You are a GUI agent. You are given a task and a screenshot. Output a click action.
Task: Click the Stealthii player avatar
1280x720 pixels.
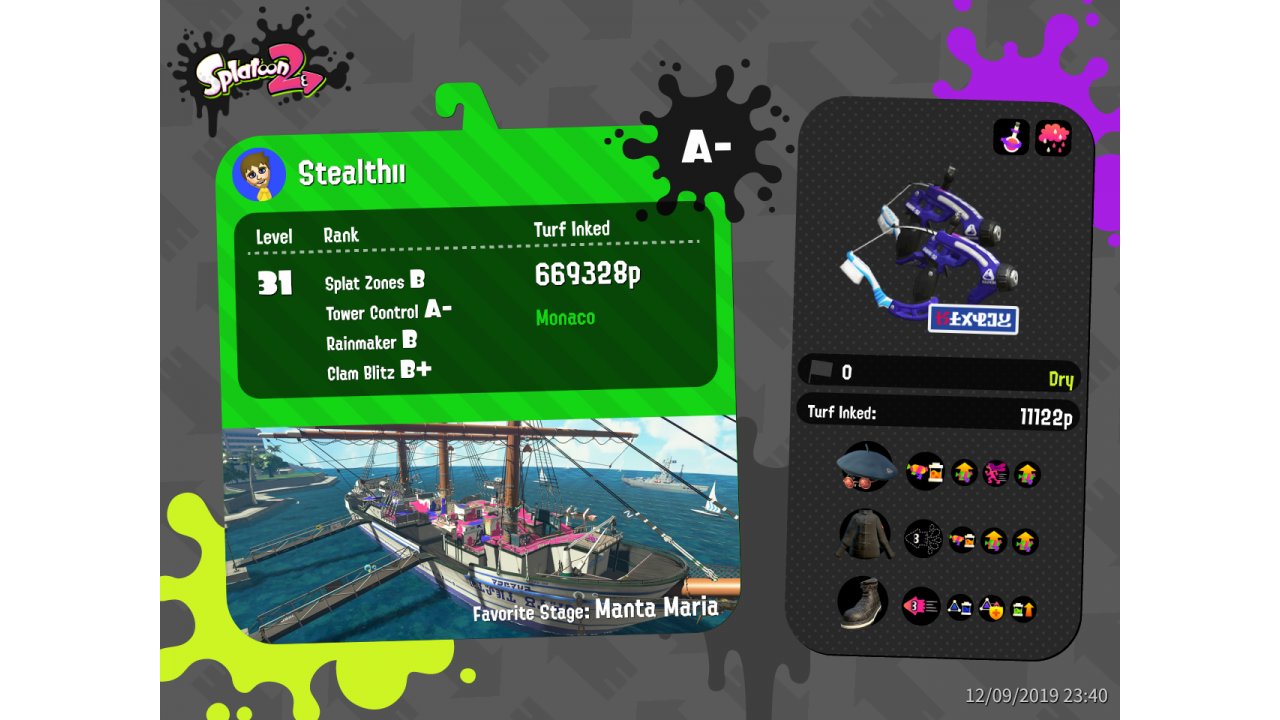[259, 175]
